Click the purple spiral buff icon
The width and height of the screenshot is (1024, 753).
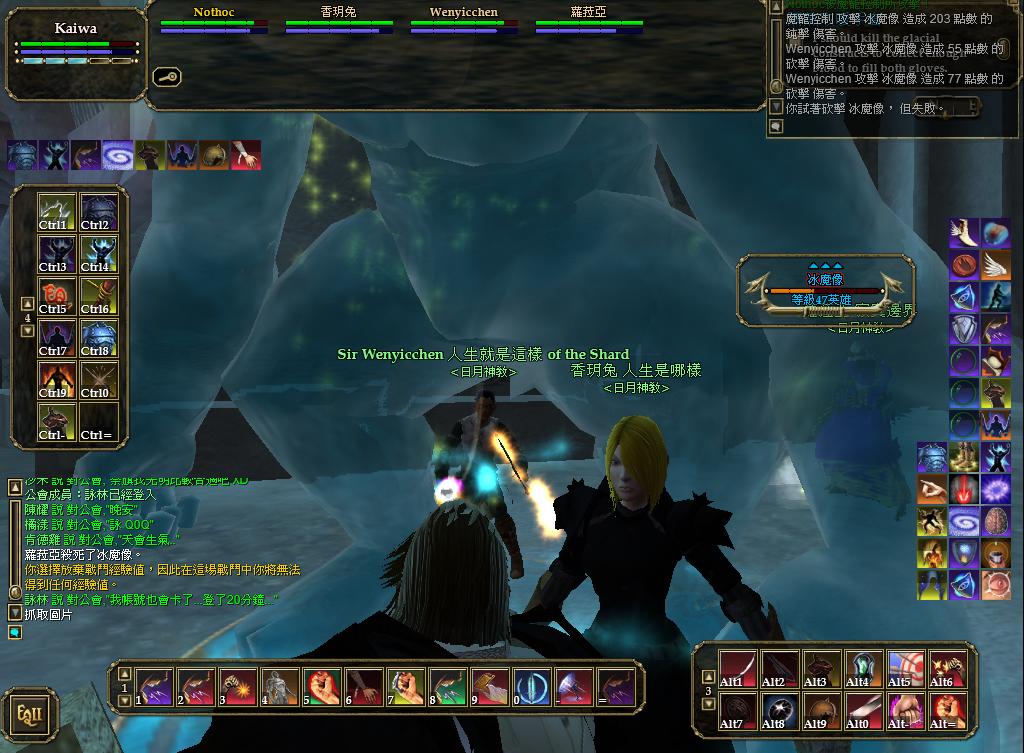pos(118,155)
